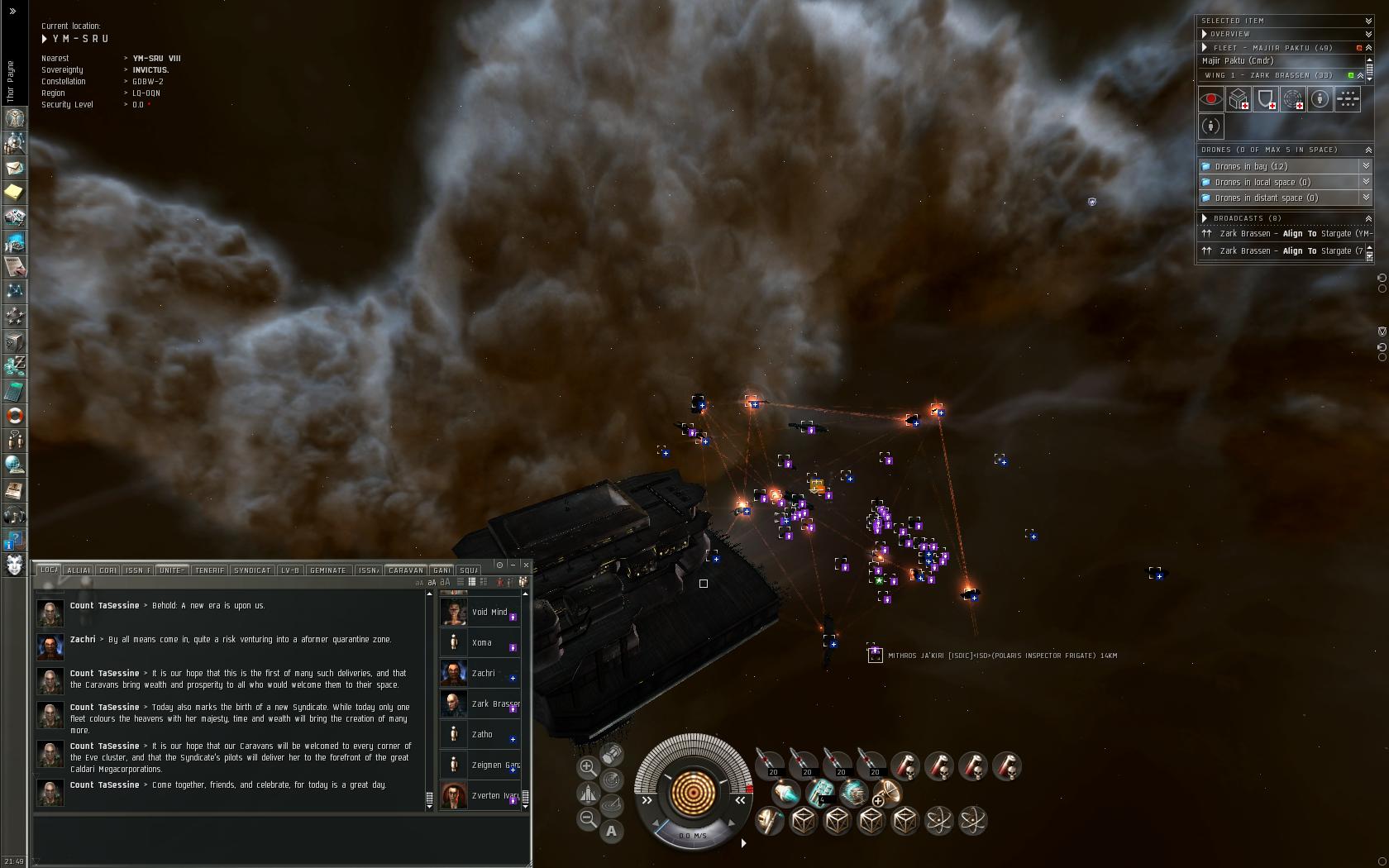
Task: Activate the first missile launcher module
Action: tap(770, 765)
